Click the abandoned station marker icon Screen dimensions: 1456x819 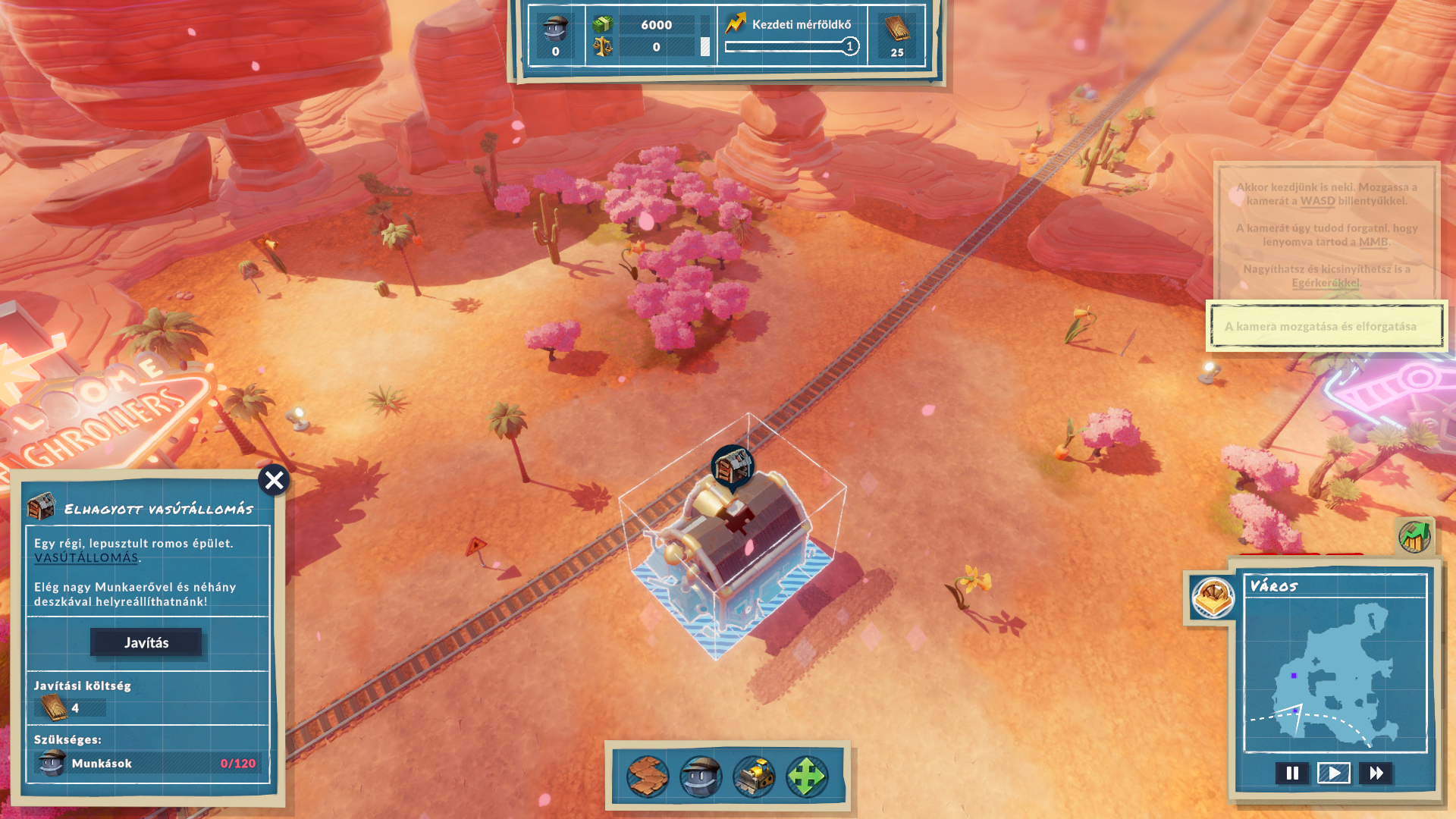[732, 466]
